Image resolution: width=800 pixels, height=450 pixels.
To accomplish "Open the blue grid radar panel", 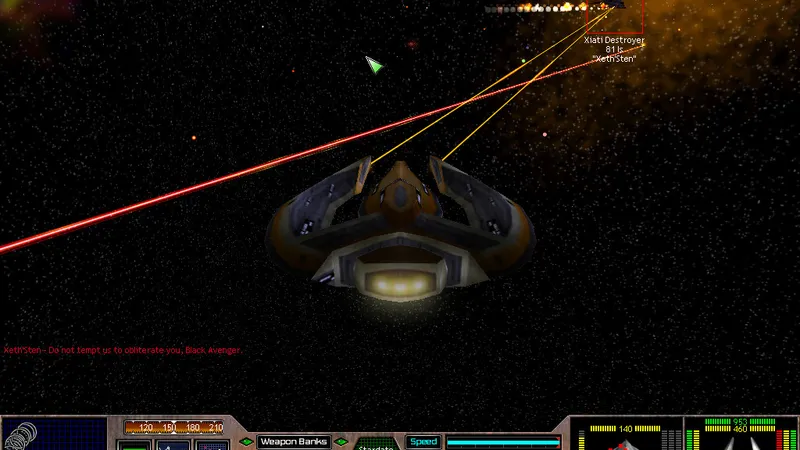I will pyautogui.click(x=70, y=436).
